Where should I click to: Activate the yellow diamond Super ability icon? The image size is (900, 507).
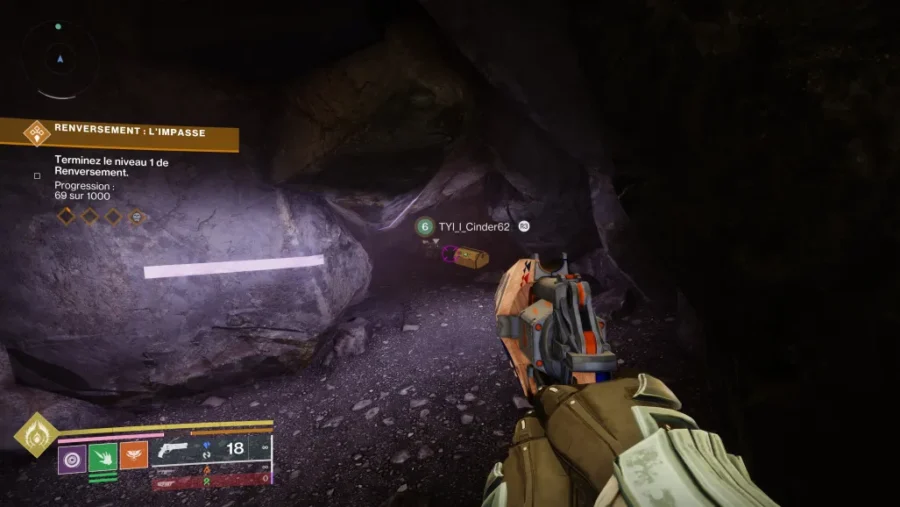pyautogui.click(x=35, y=434)
